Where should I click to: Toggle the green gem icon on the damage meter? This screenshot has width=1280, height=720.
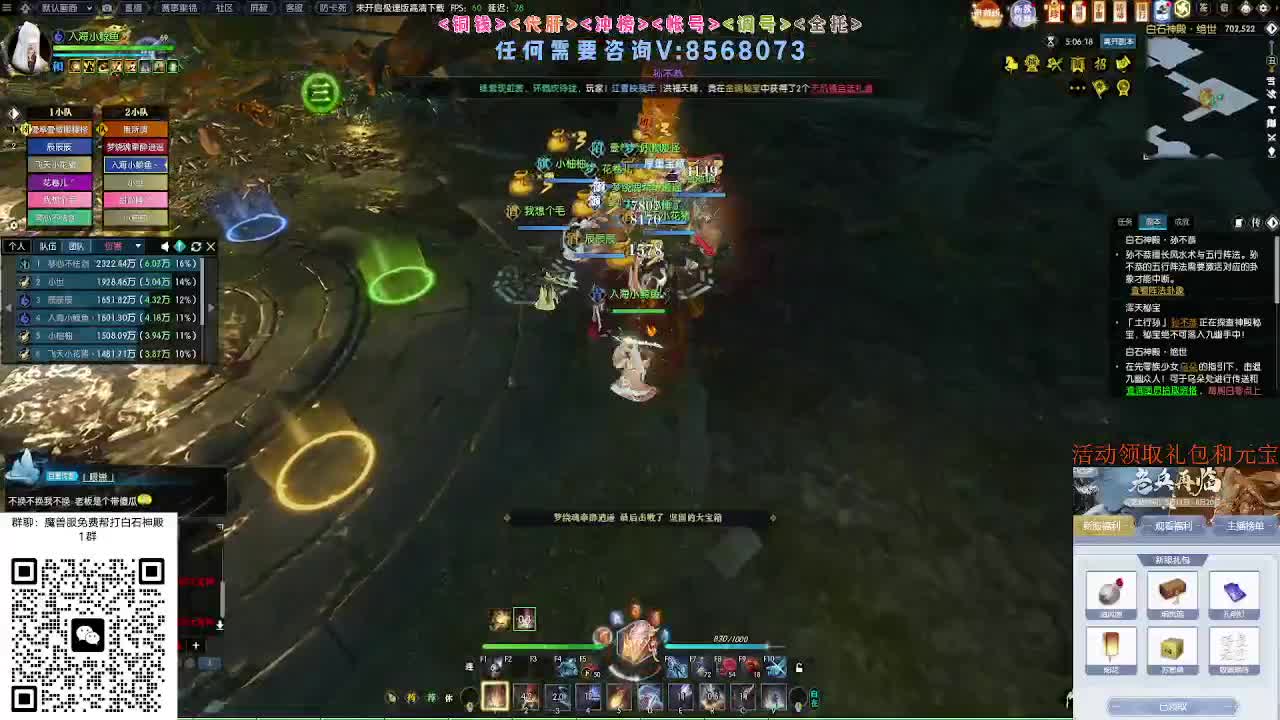(x=180, y=246)
